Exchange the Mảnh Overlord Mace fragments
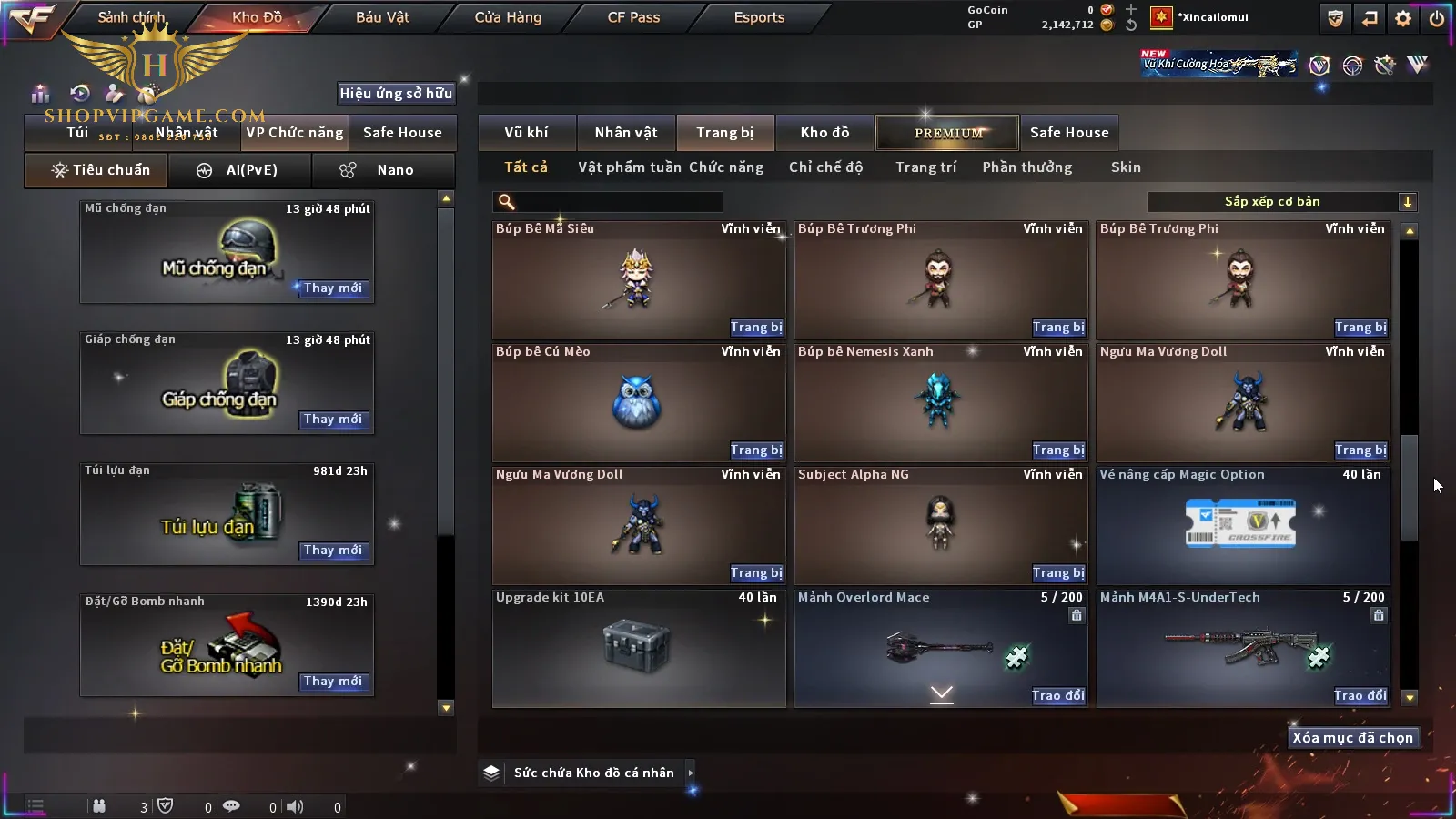 [x=1057, y=696]
